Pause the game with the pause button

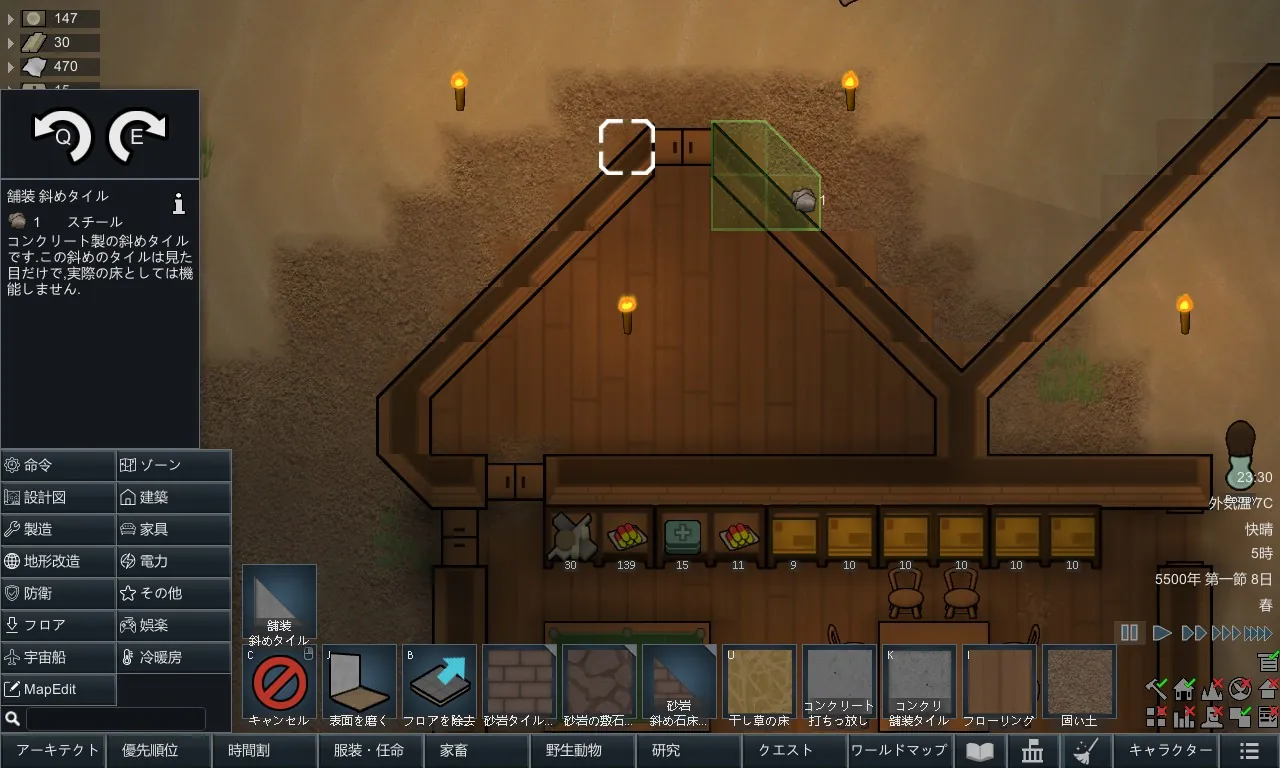1130,633
